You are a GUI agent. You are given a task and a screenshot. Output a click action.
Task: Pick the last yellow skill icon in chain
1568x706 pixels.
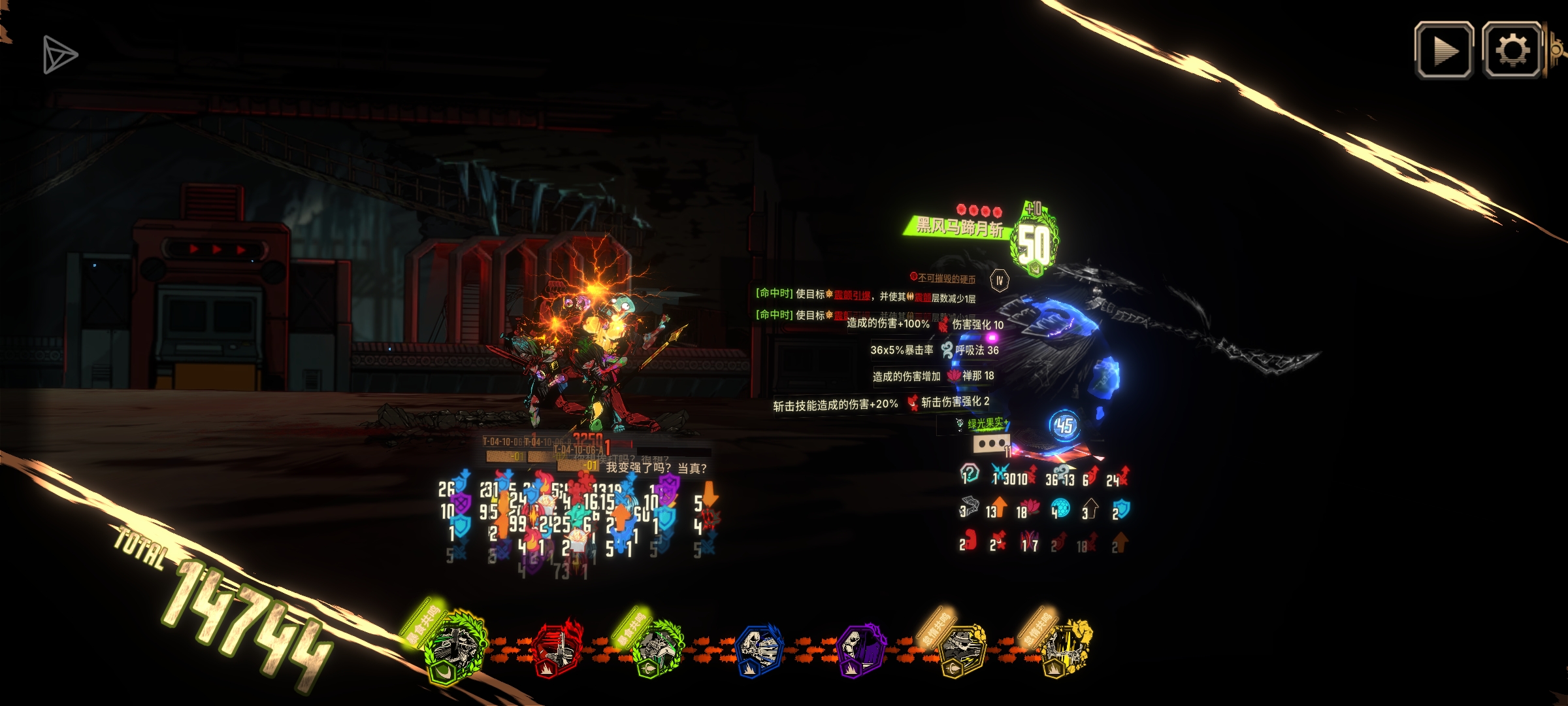click(x=1064, y=650)
